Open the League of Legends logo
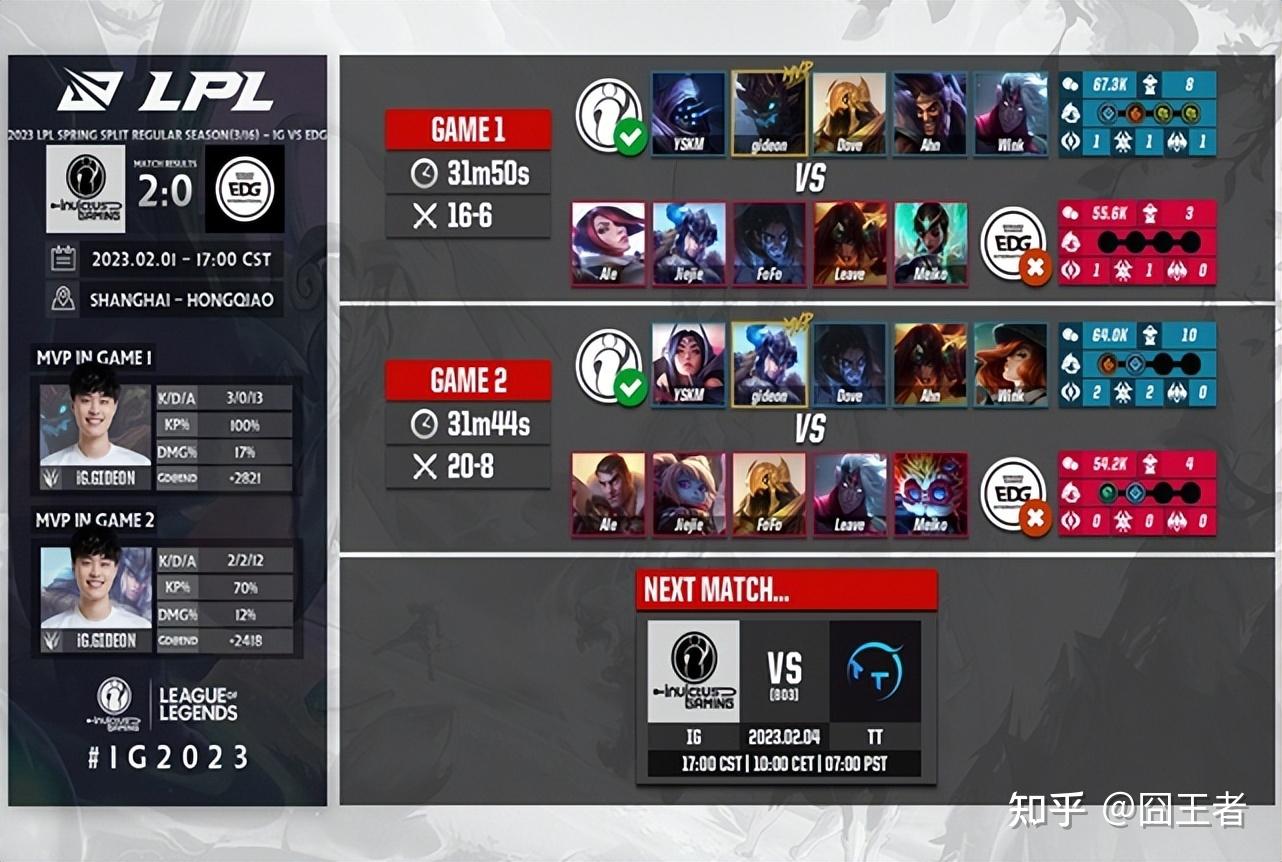The image size is (1282, 862). 198,704
